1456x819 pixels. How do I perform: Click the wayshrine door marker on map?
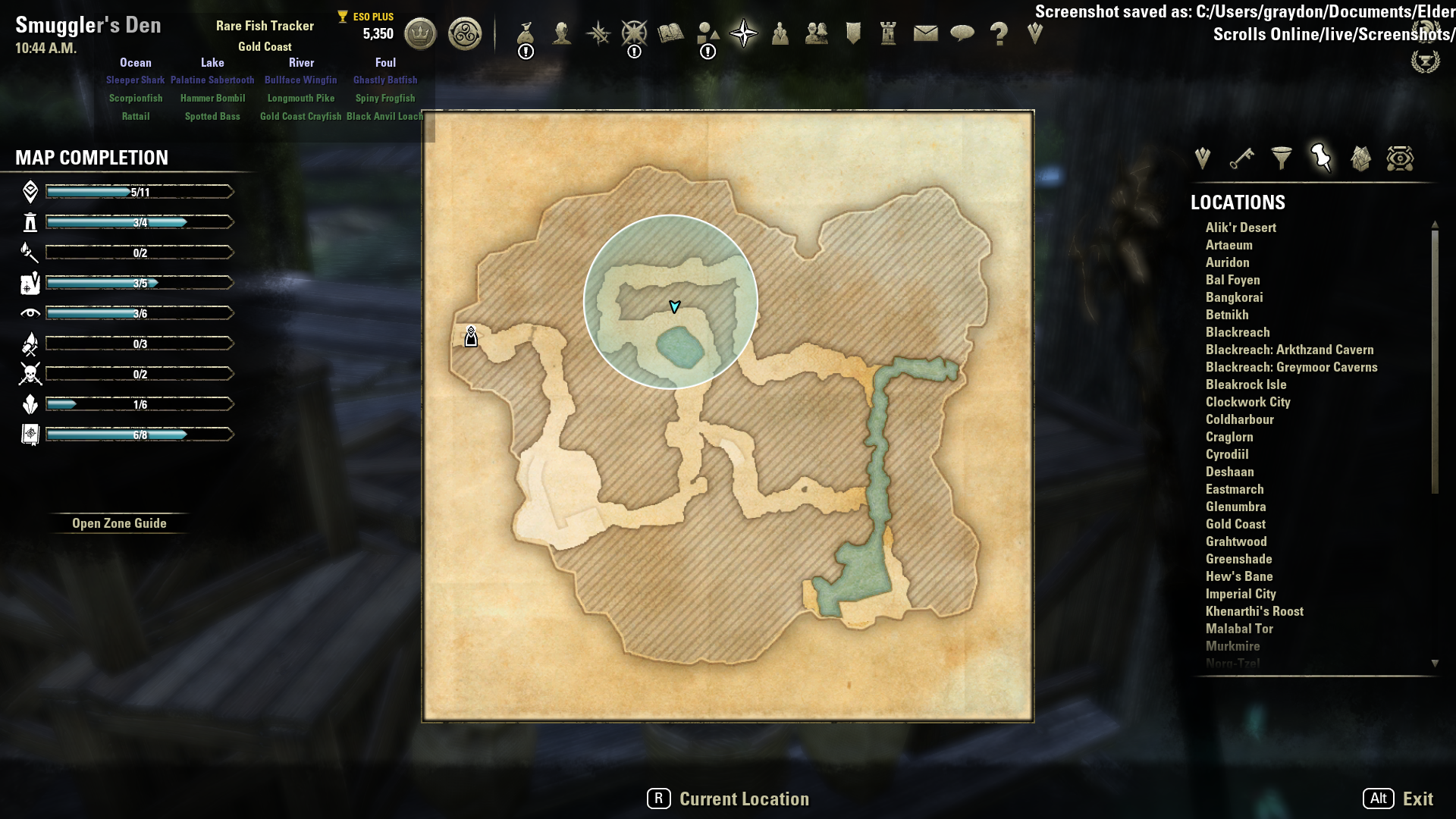point(471,337)
